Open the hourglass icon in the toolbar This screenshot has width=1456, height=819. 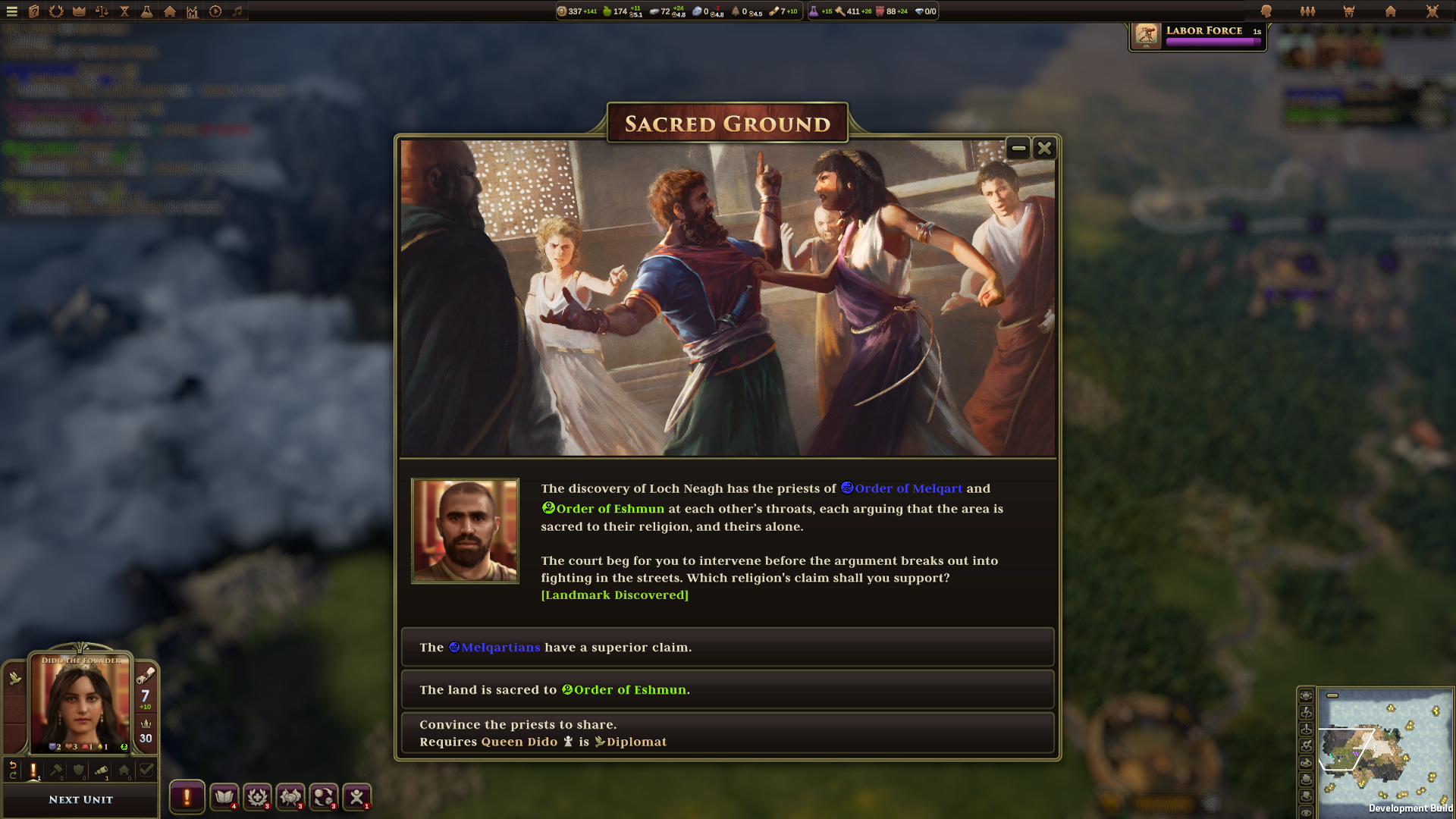coord(124,12)
